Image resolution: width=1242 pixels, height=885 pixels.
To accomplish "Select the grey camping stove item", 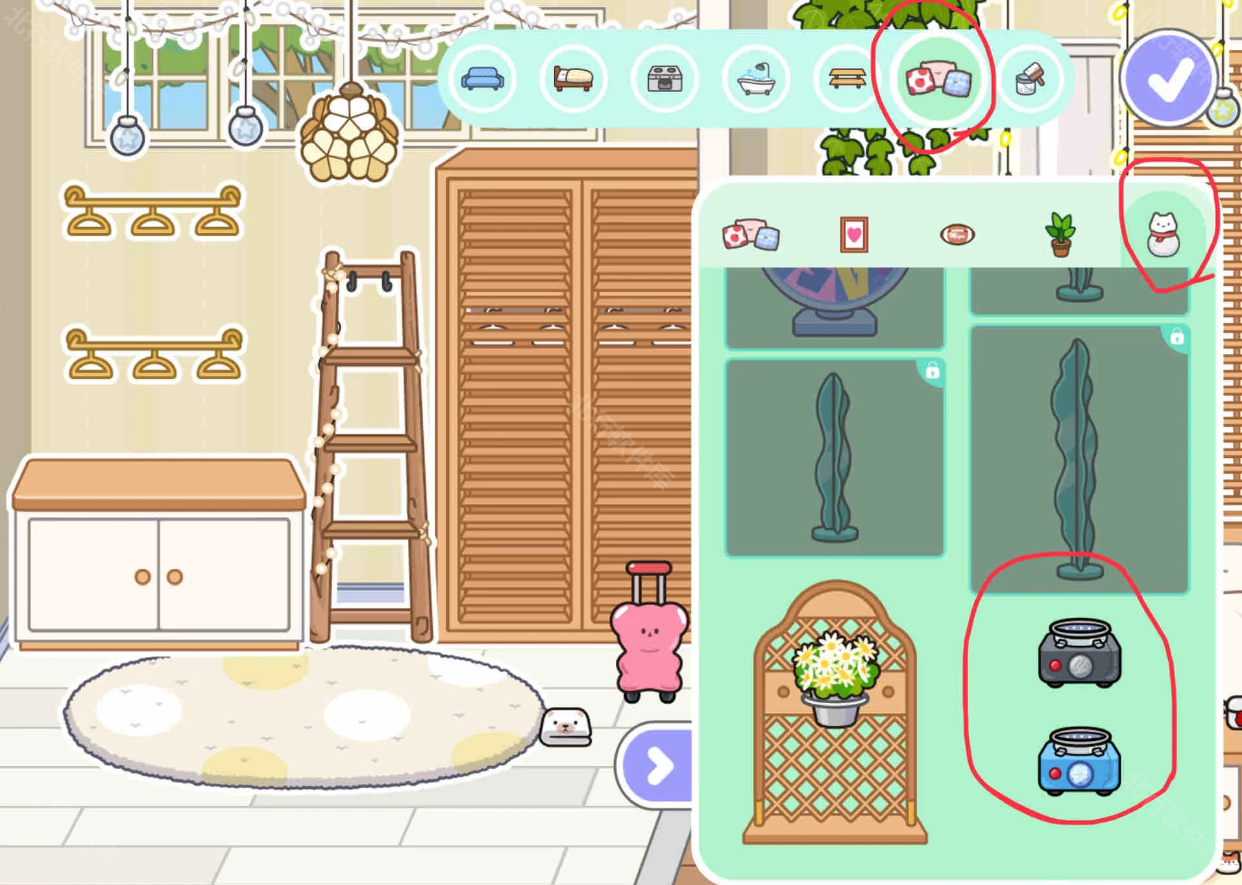I will click(x=1079, y=654).
